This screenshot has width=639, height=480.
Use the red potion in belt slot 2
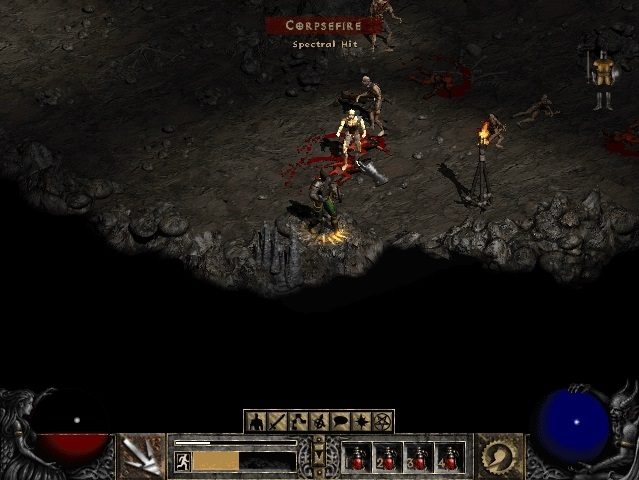coord(388,458)
